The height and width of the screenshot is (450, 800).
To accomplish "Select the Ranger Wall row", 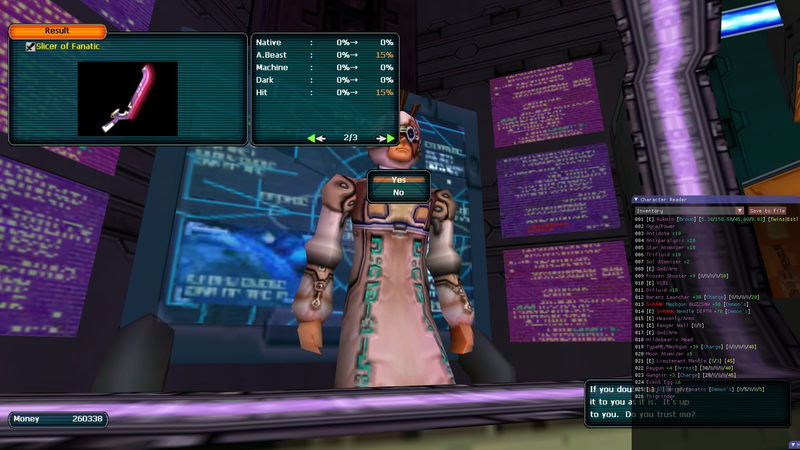I will tap(670, 325).
